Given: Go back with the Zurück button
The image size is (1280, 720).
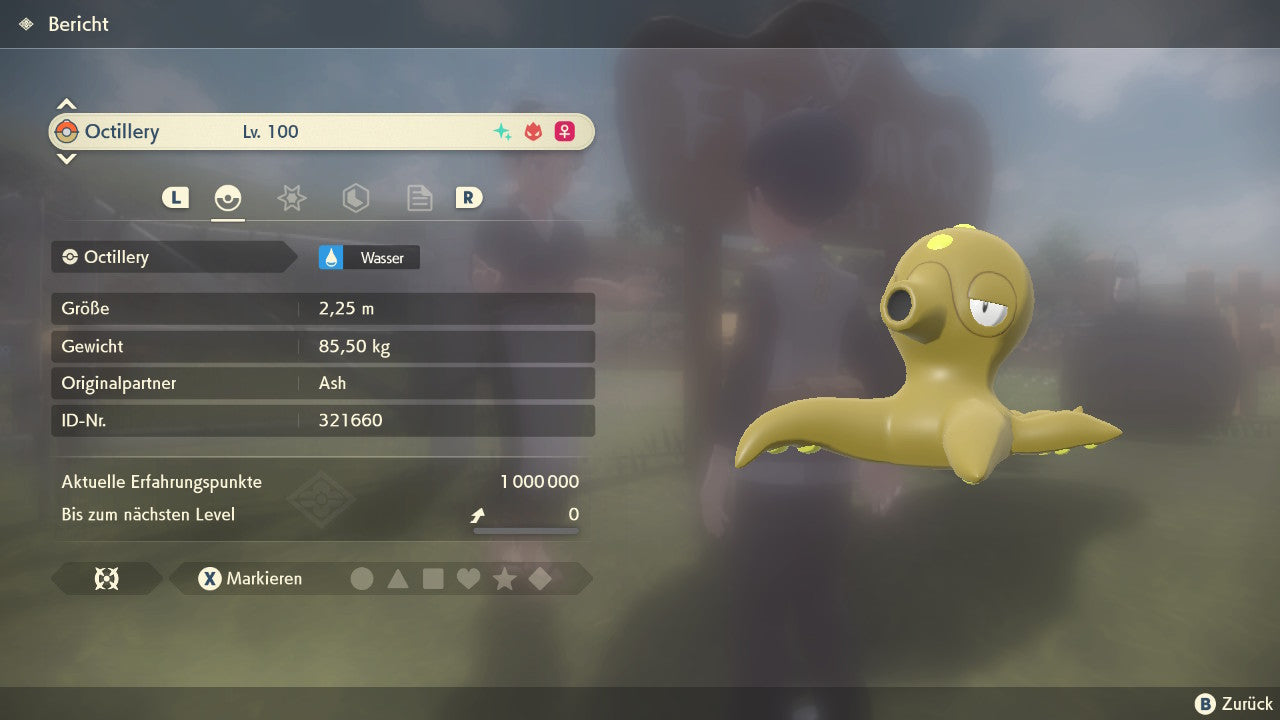Looking at the screenshot, I should pos(1234,703).
